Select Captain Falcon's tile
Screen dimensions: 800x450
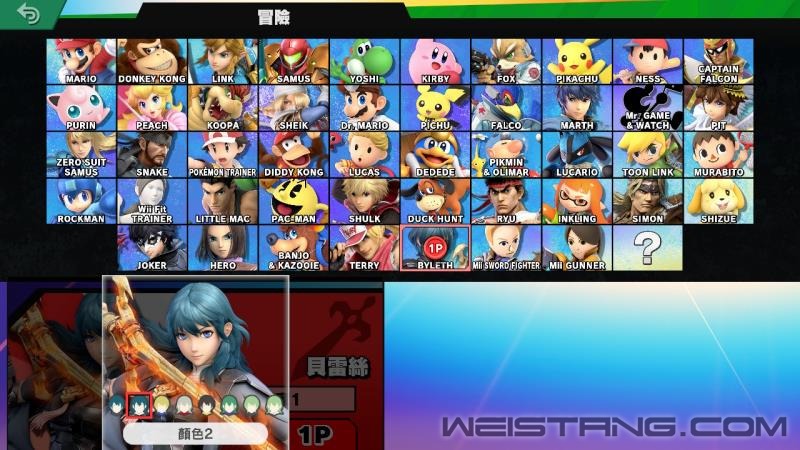click(x=719, y=62)
